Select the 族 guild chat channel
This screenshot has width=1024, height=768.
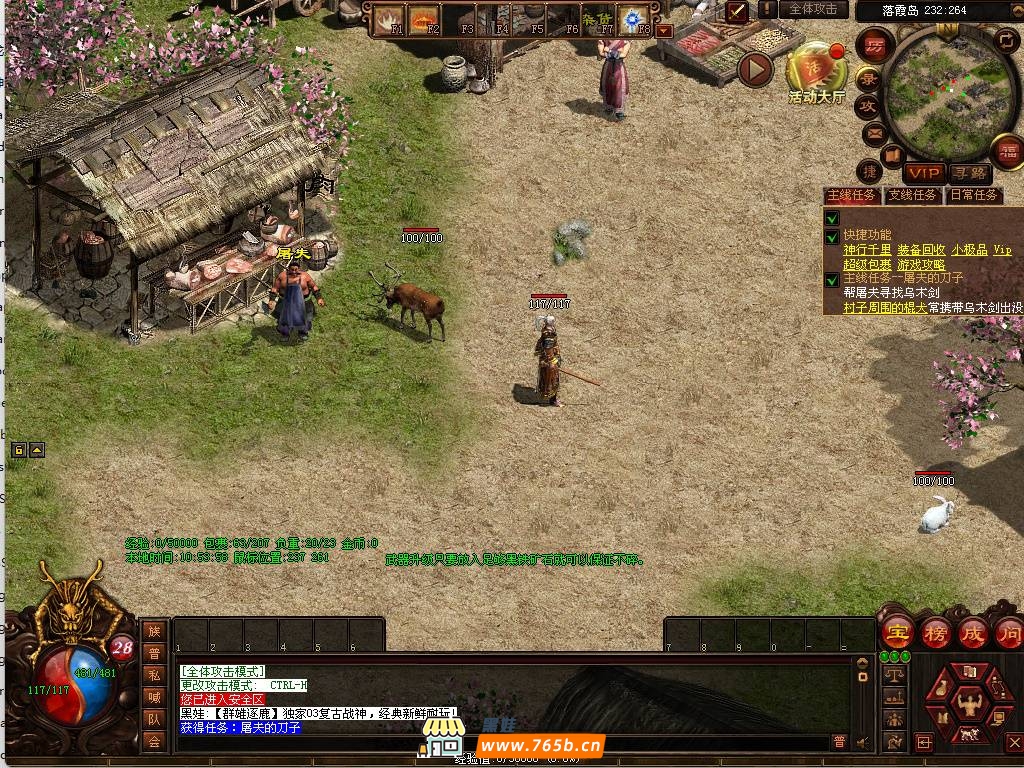click(154, 631)
